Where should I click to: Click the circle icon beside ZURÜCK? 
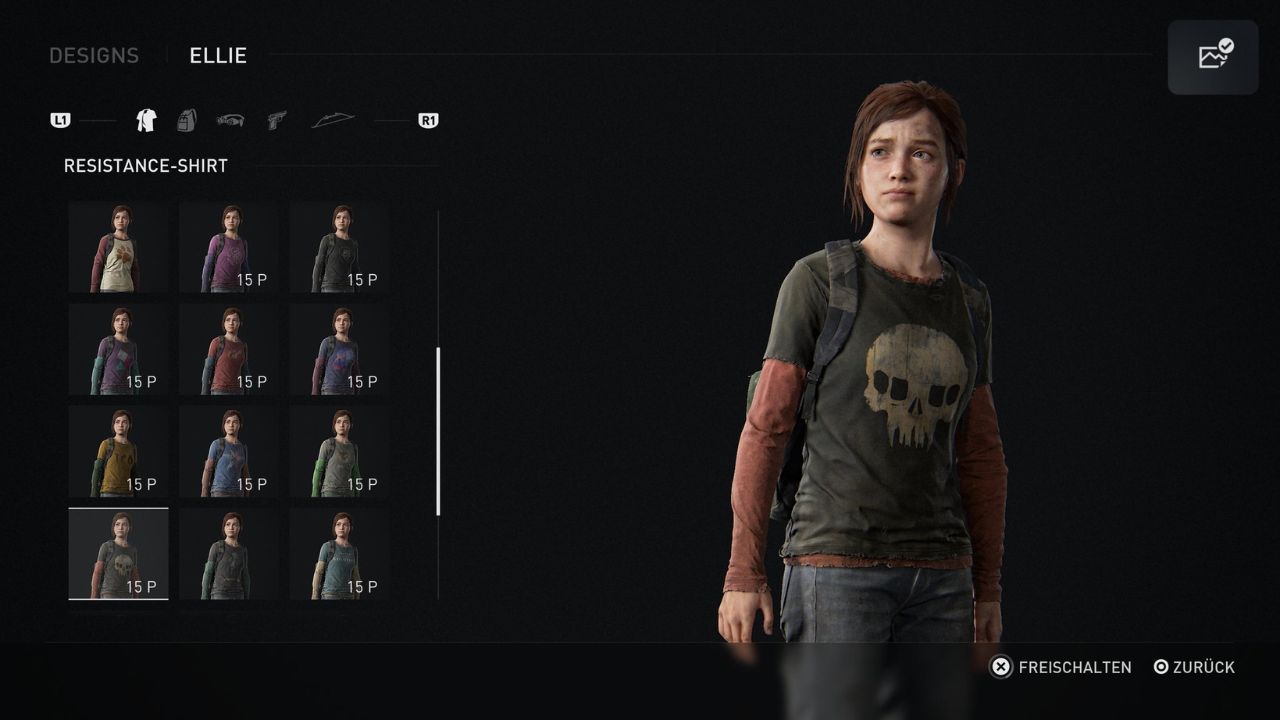(x=1161, y=667)
